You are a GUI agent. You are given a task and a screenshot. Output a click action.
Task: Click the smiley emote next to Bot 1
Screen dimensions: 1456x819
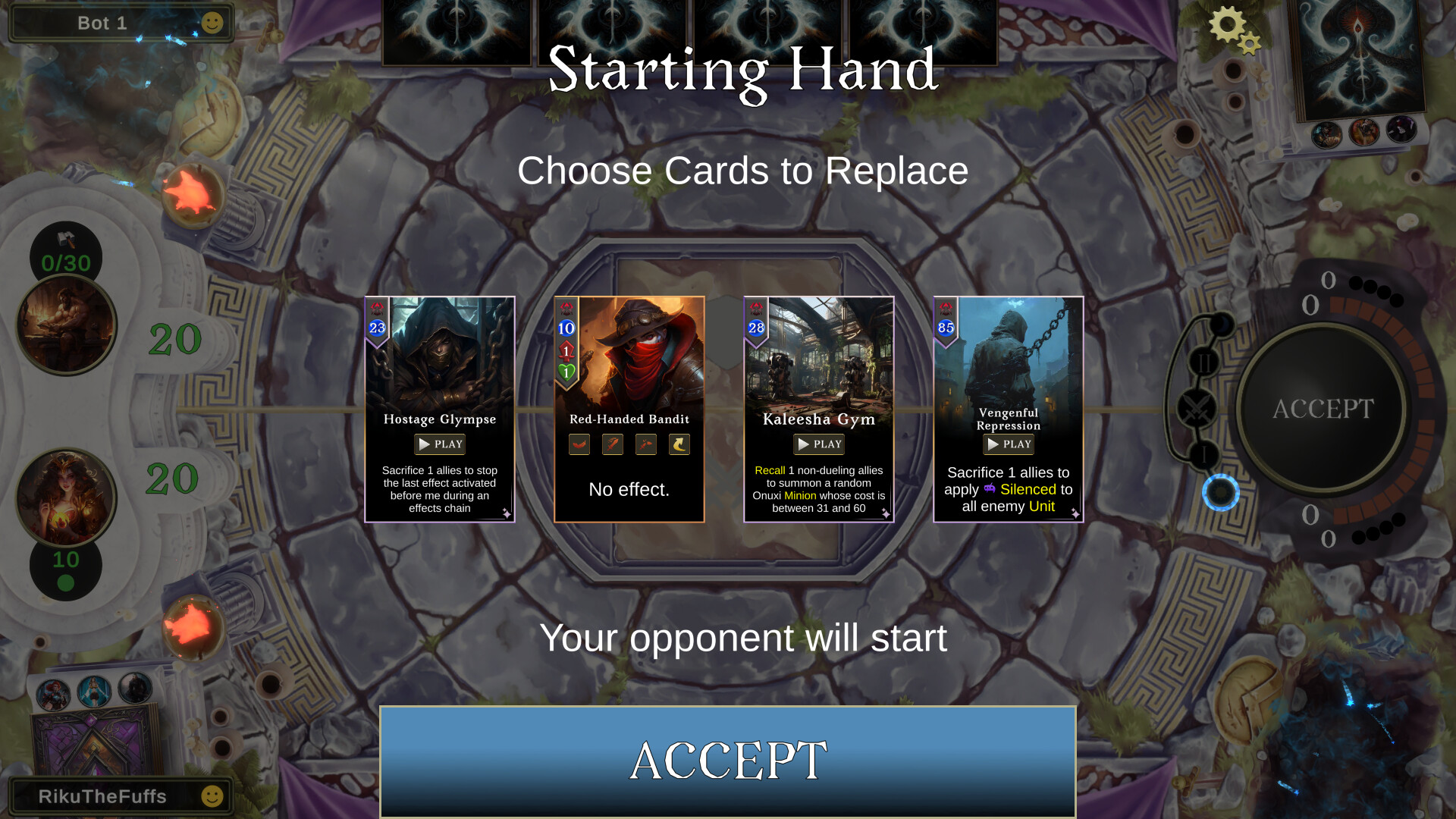click(x=212, y=23)
